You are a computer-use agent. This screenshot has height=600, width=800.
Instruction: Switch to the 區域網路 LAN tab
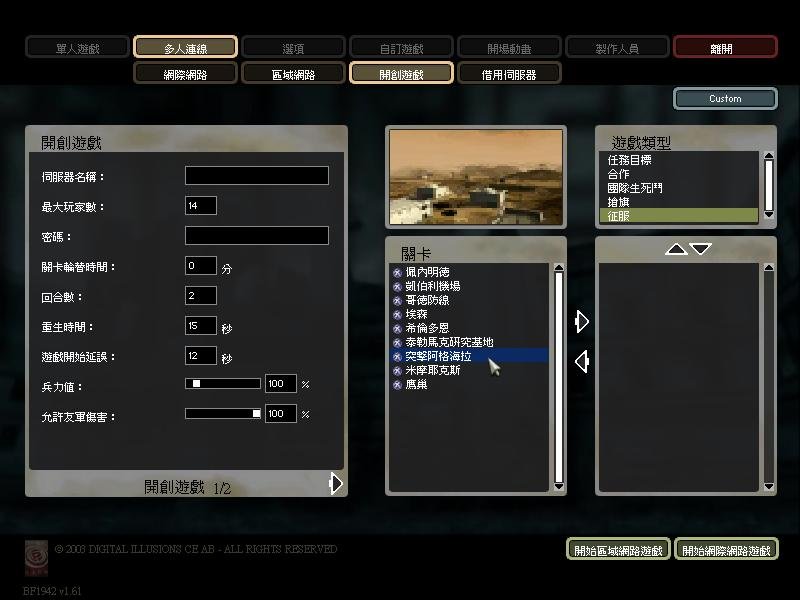point(293,73)
